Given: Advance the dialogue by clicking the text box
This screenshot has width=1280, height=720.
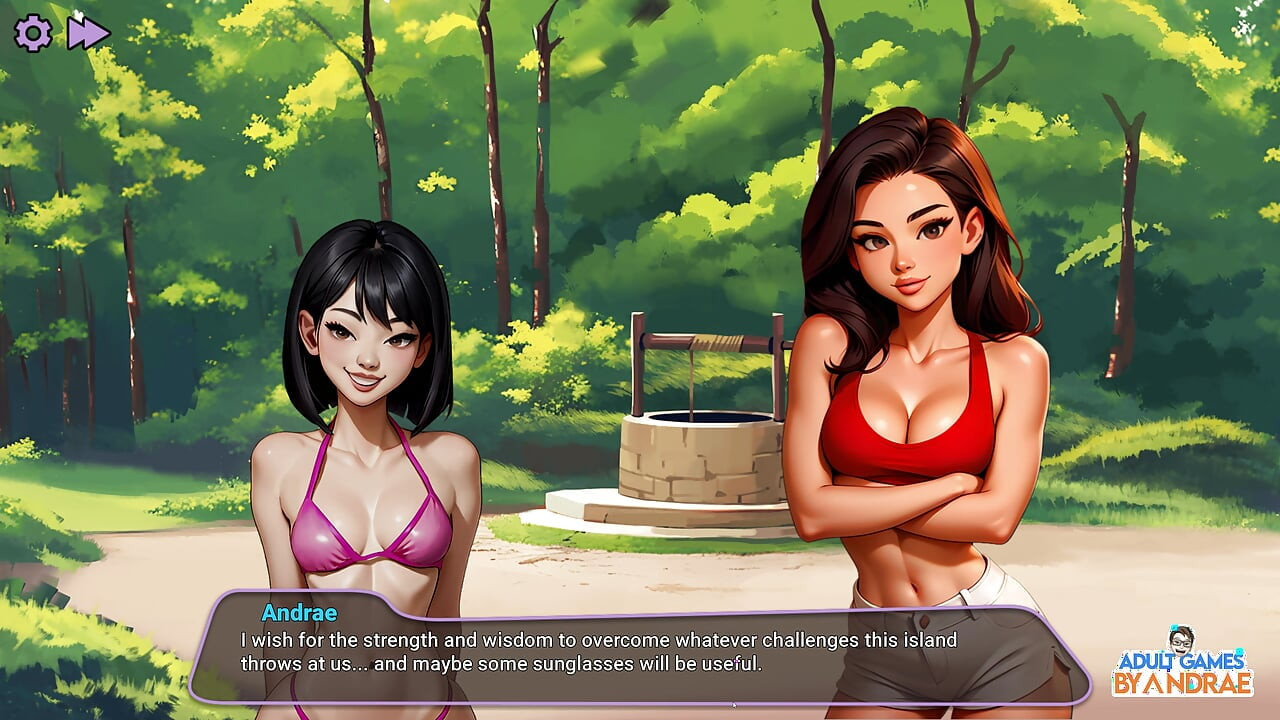Looking at the screenshot, I should (638, 651).
